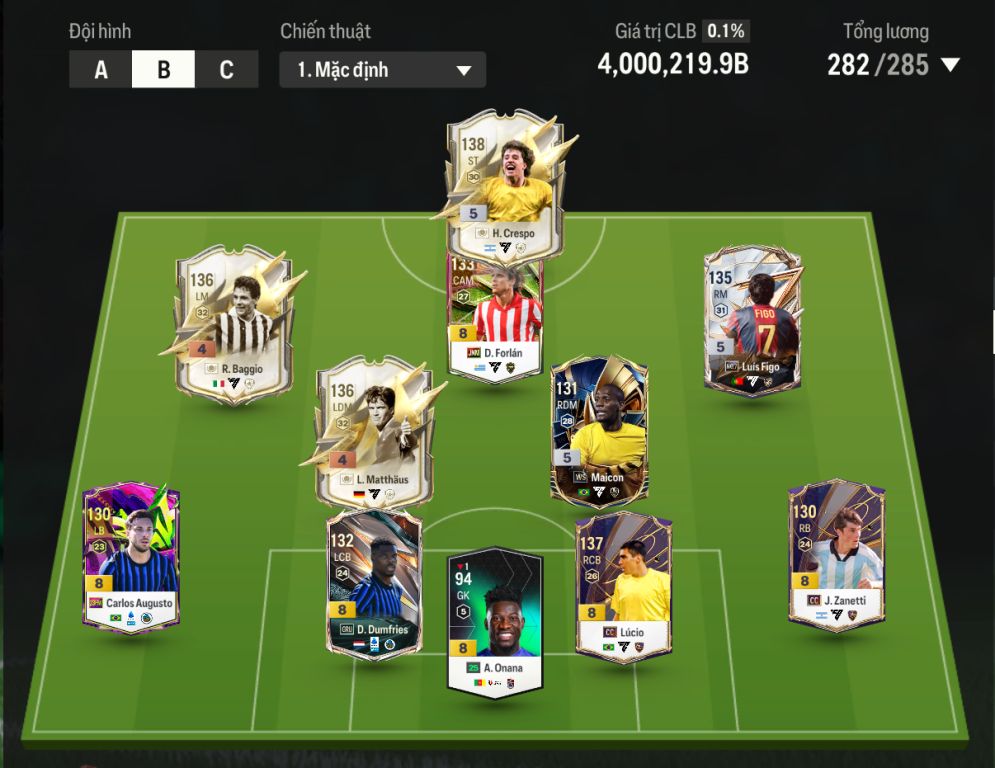Select the H. Crespo striker card
995x768 pixels.
click(x=504, y=180)
